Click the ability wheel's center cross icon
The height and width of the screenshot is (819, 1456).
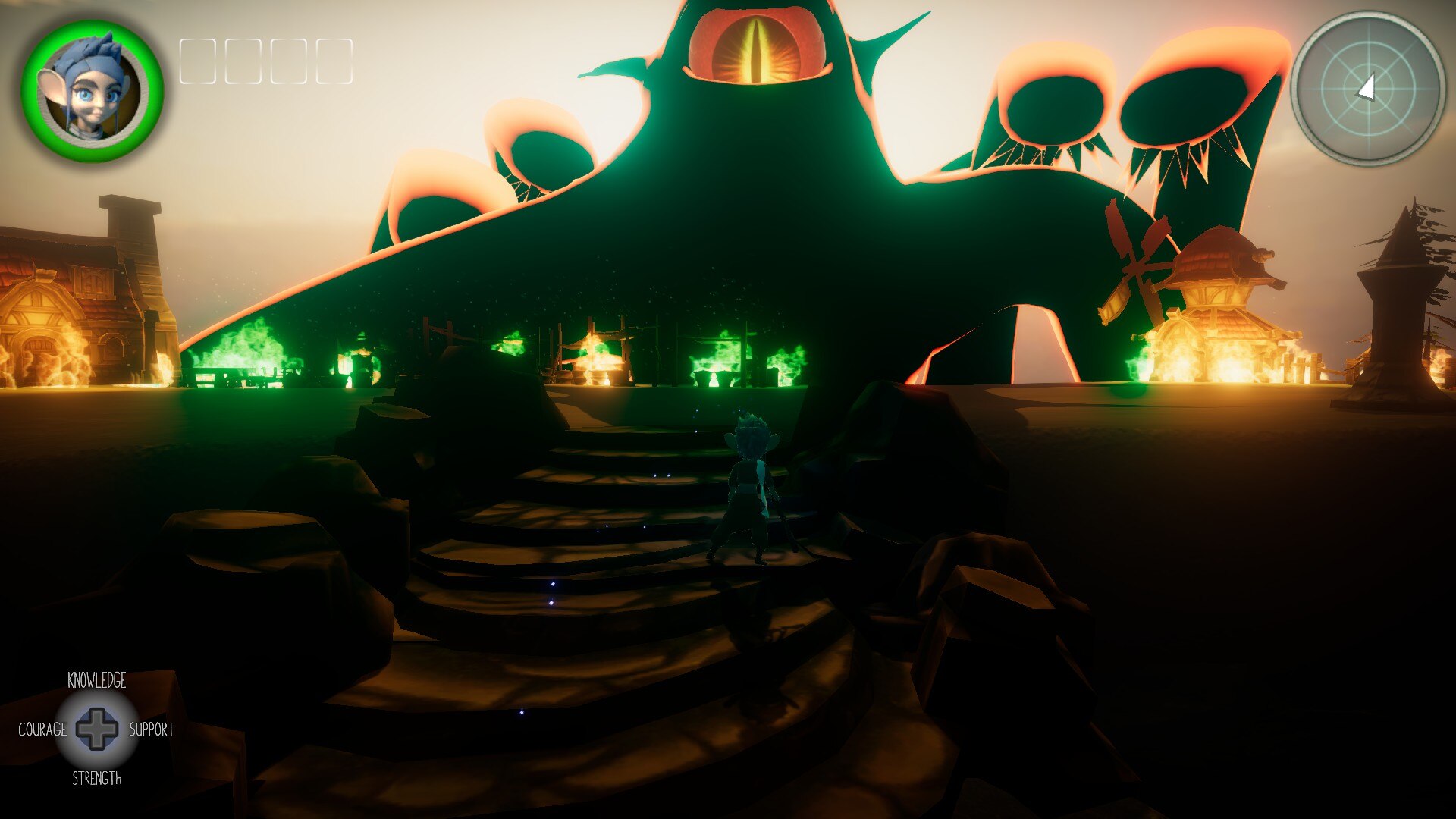(97, 730)
